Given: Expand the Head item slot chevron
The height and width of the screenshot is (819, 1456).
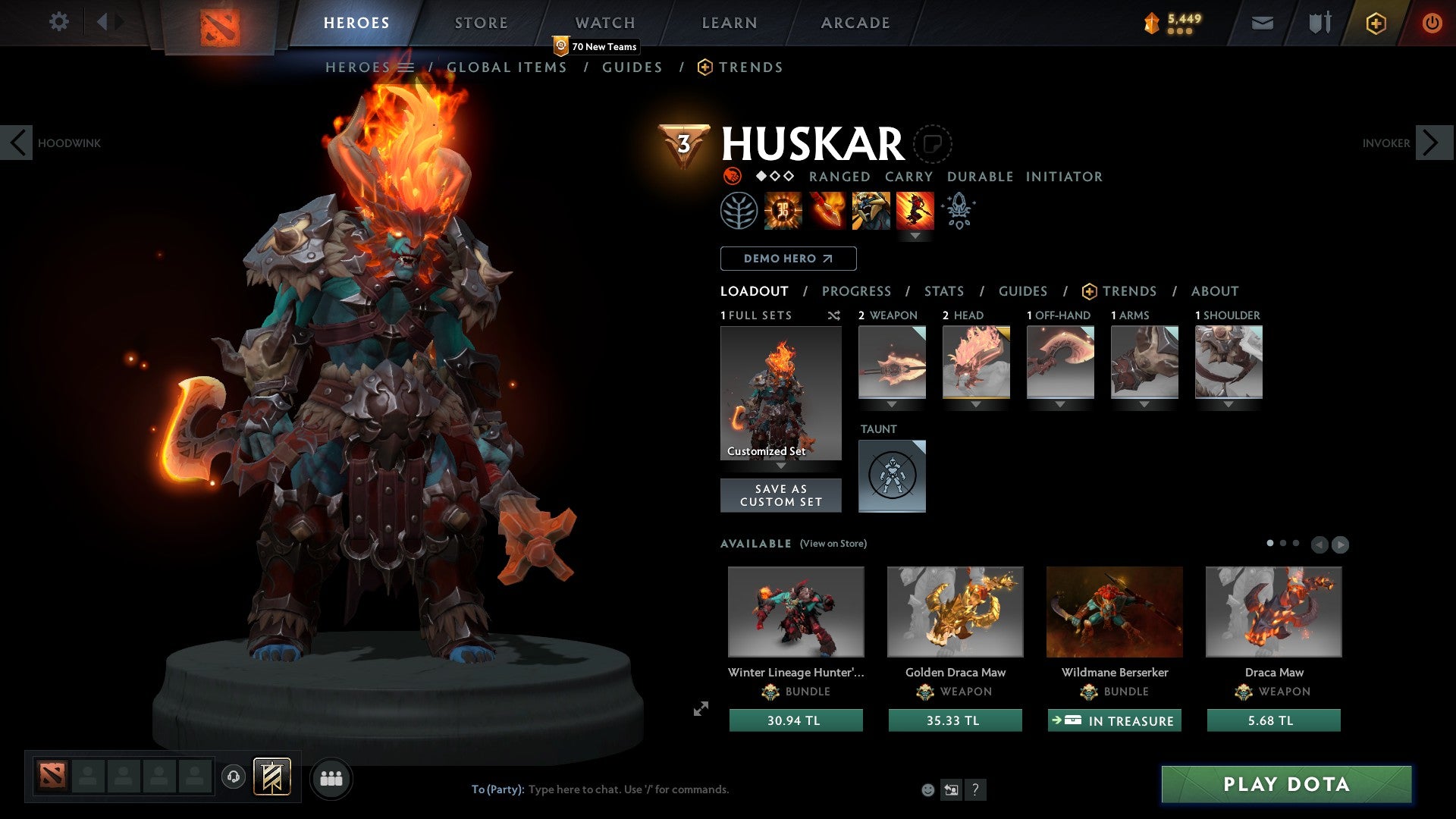Looking at the screenshot, I should pyautogui.click(x=977, y=405).
